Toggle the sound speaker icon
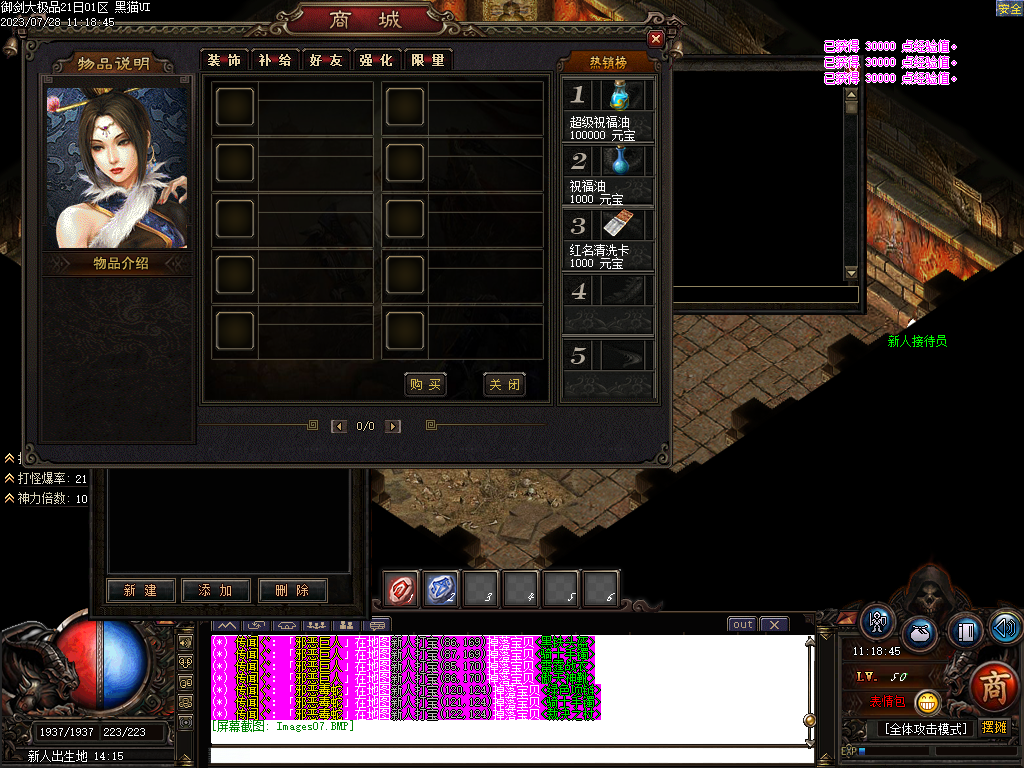Viewport: 1024px width, 768px height. [1006, 627]
